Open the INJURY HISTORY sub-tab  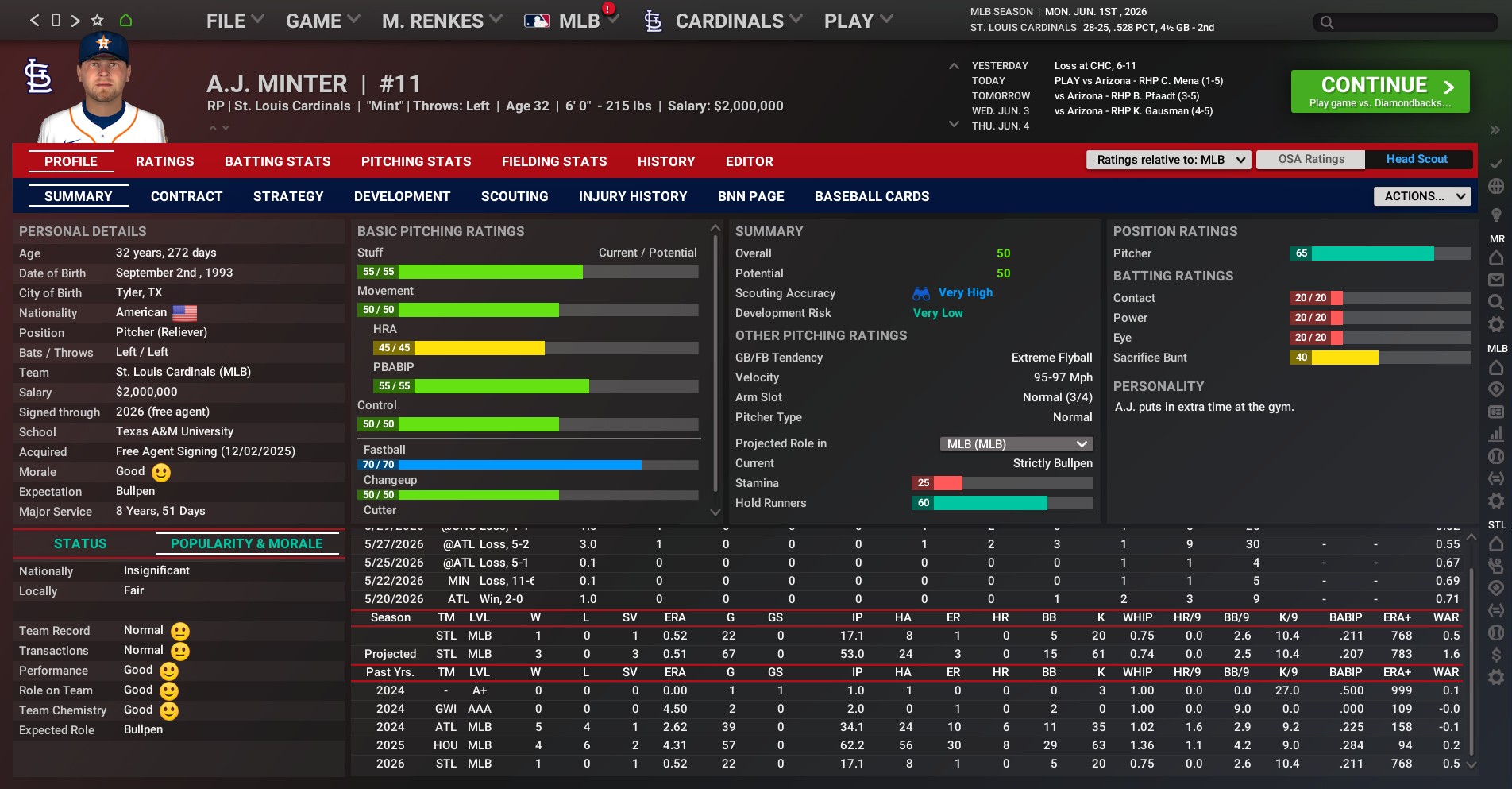pyautogui.click(x=633, y=196)
